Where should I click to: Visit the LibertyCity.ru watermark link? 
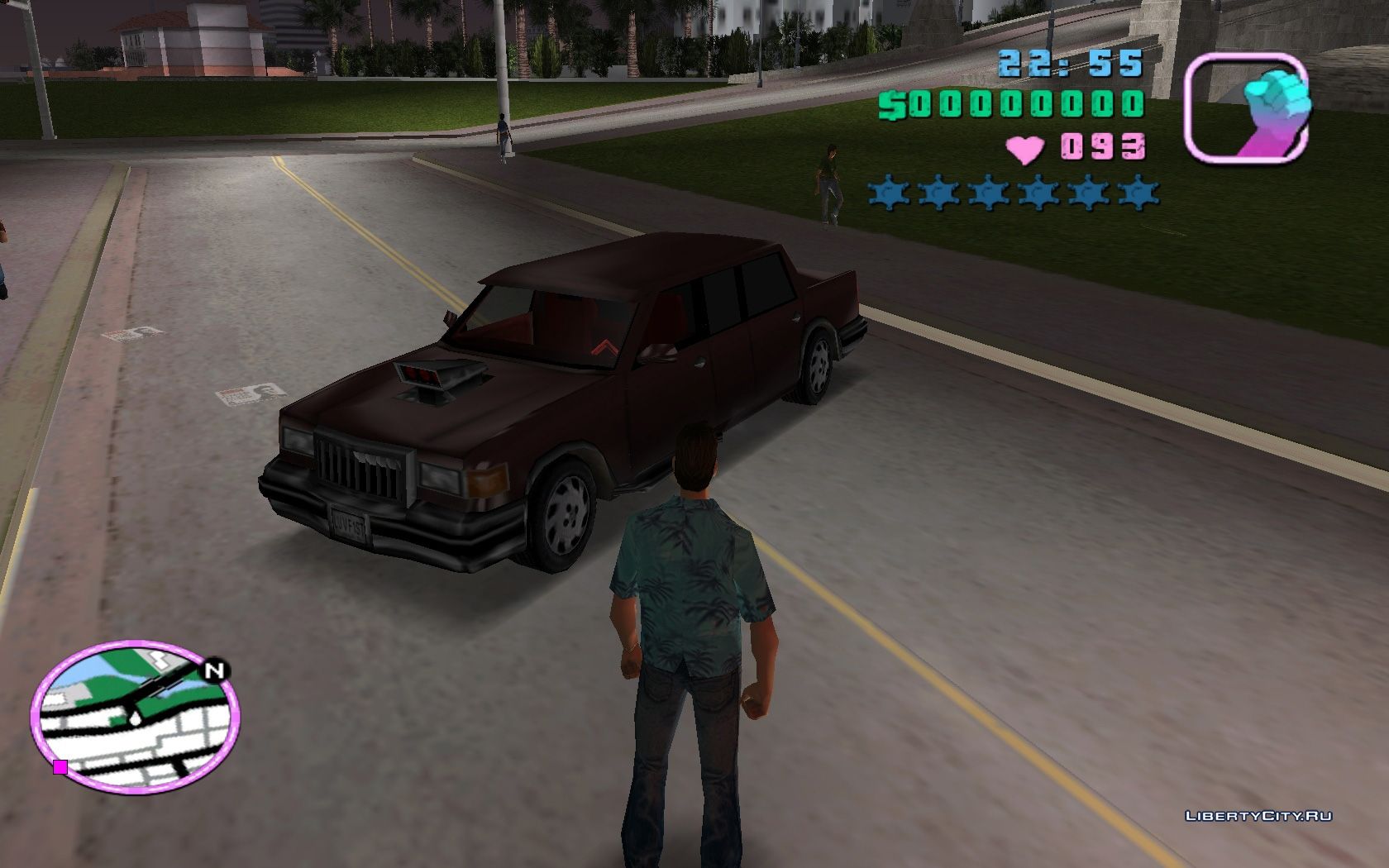click(1258, 816)
